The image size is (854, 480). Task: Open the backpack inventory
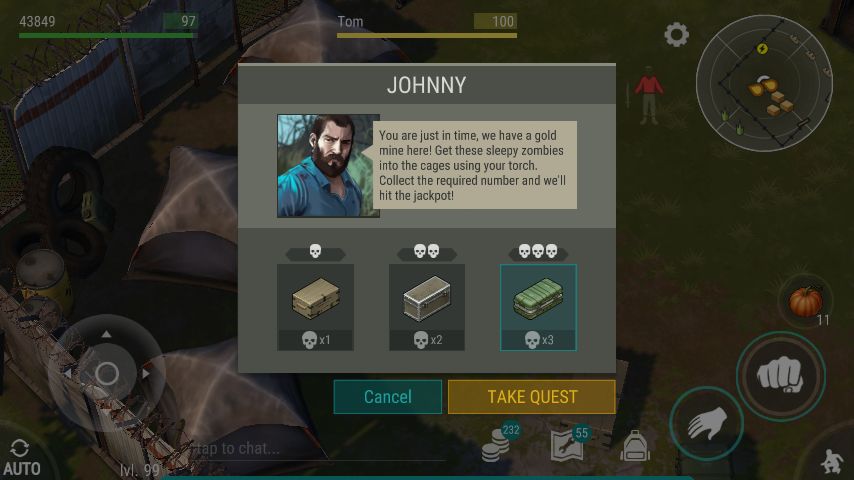tap(635, 447)
